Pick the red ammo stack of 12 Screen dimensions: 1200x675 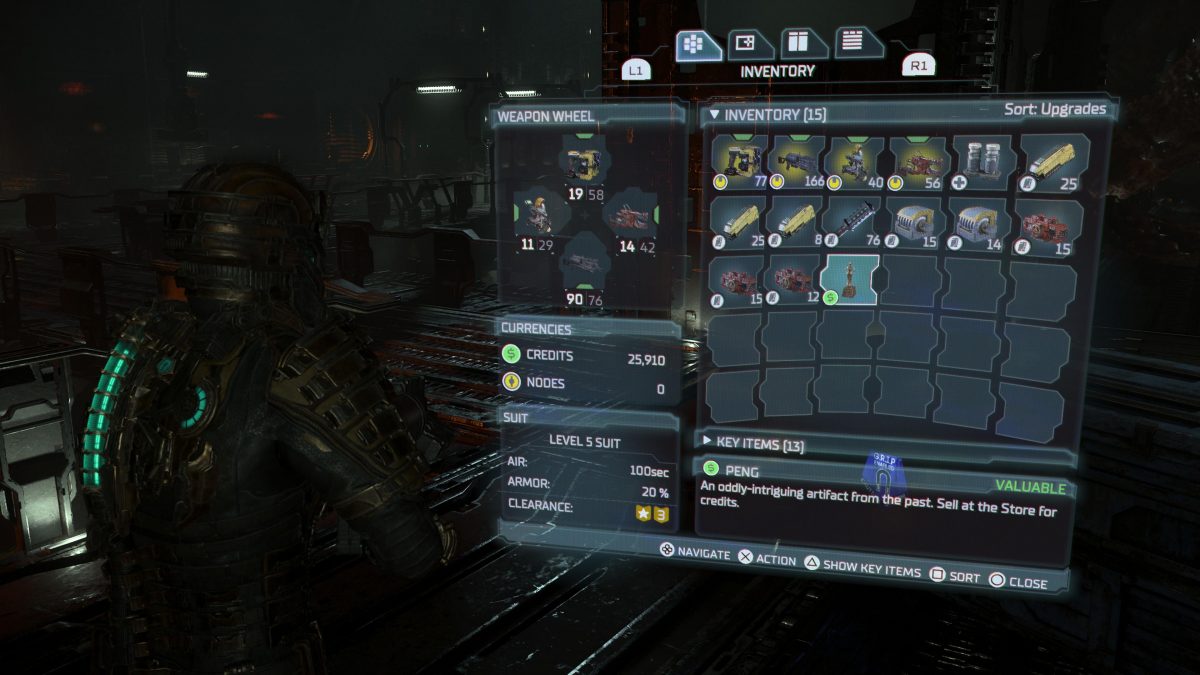(x=792, y=279)
